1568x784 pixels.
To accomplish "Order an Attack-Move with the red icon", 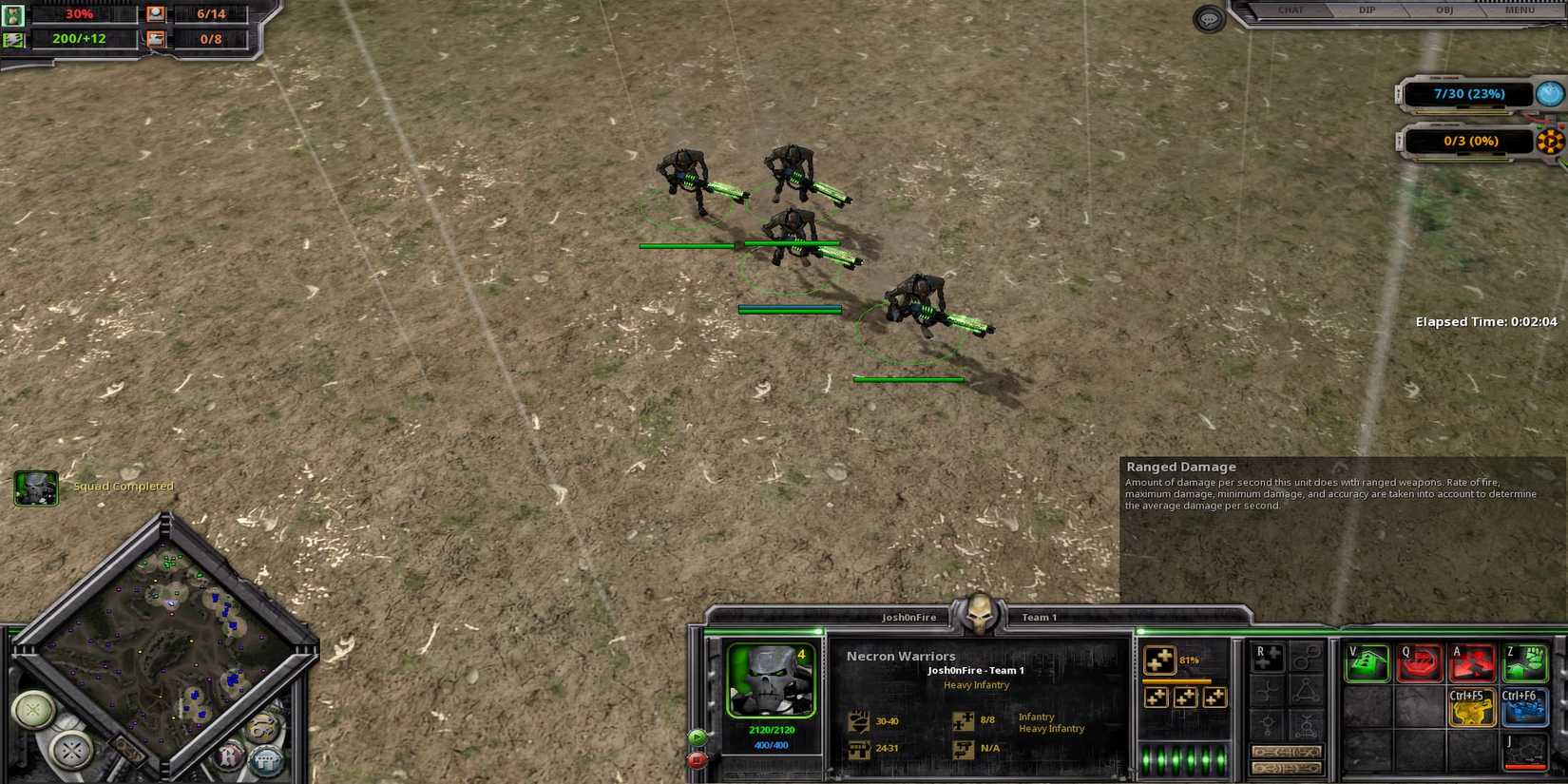I will [x=1472, y=662].
